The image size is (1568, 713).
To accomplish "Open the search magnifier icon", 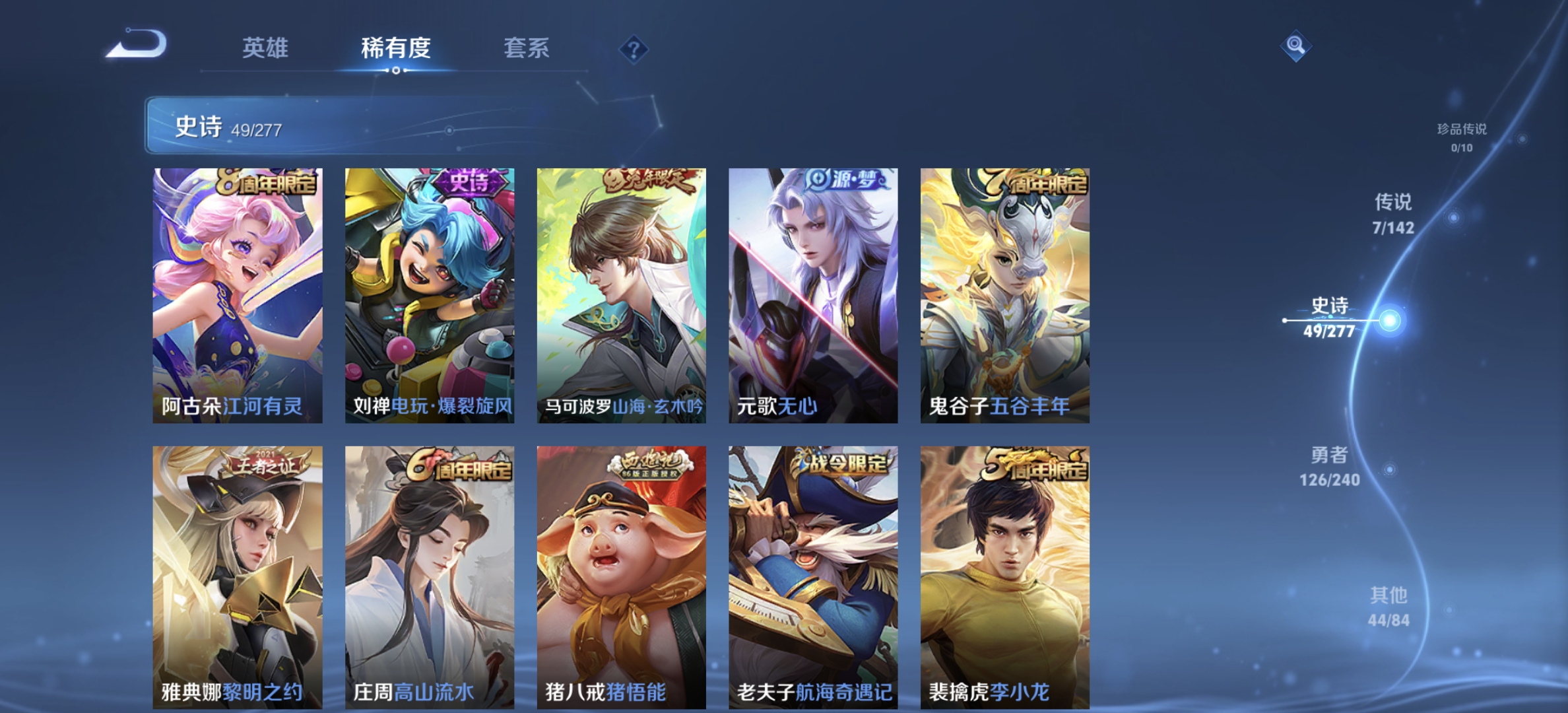I will (x=1295, y=45).
